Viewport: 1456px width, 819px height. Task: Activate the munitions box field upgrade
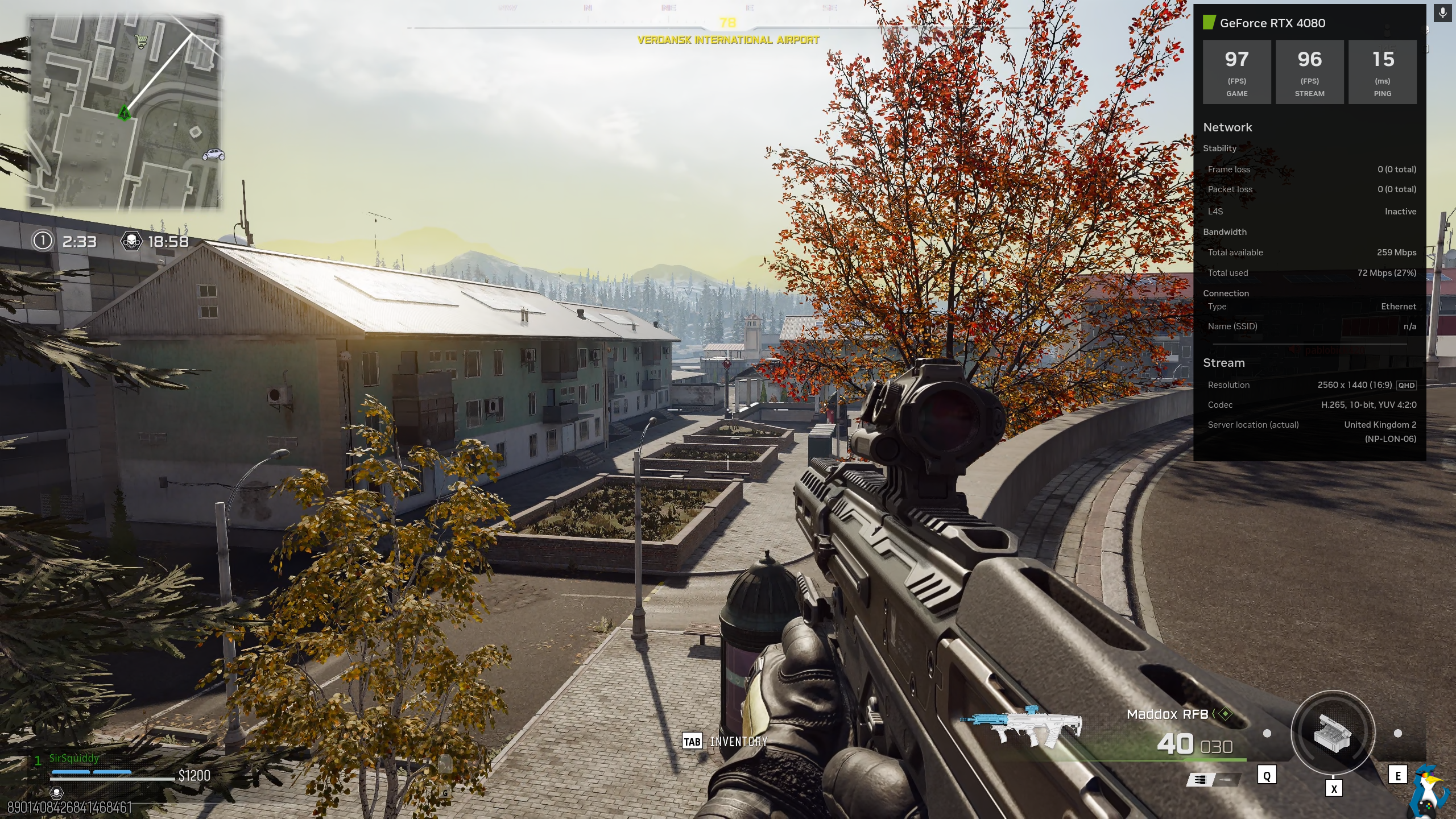tap(1333, 733)
